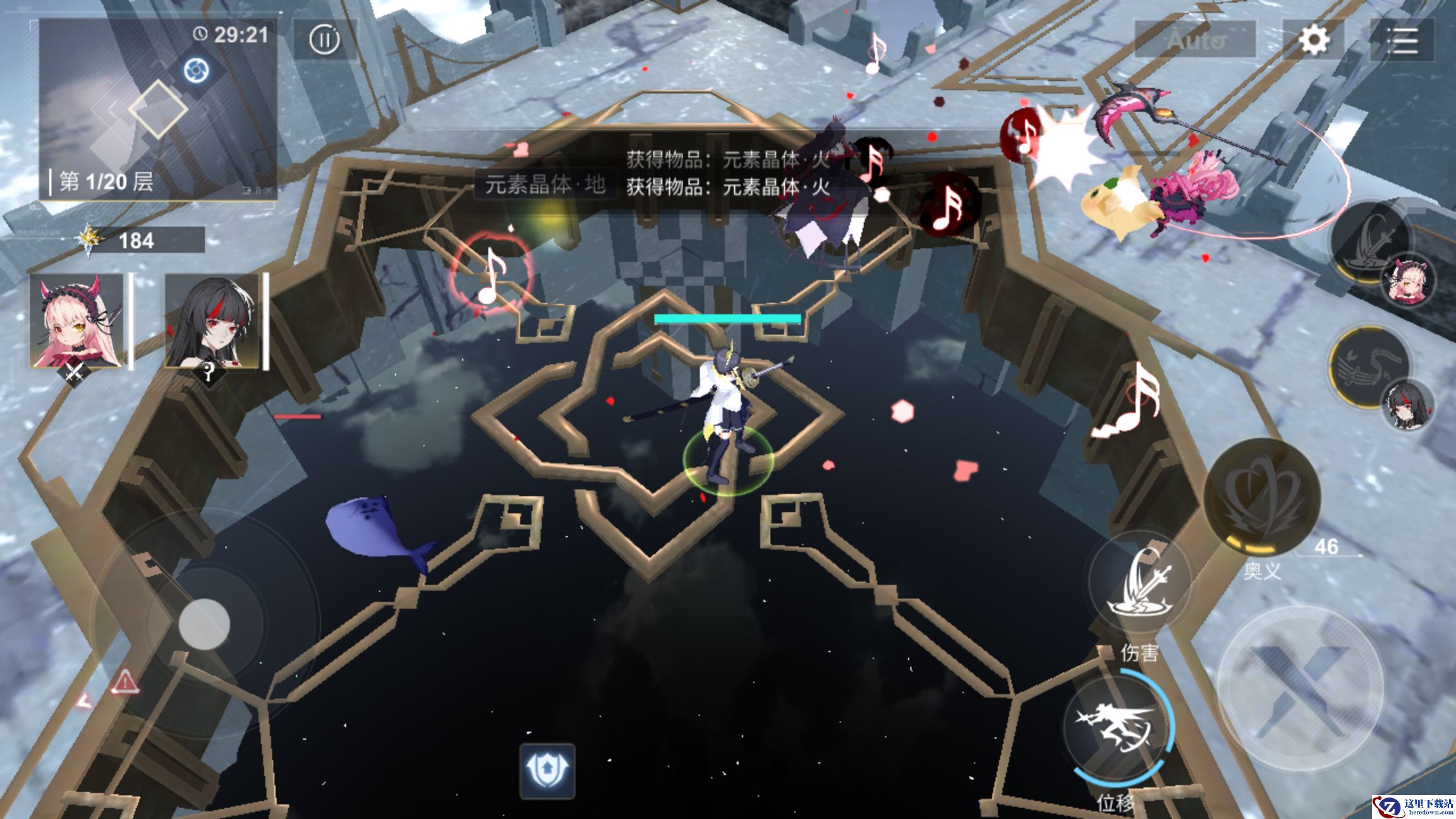1456x819 pixels.
Task: Switch to the black-haired character portrait
Action: click(213, 321)
